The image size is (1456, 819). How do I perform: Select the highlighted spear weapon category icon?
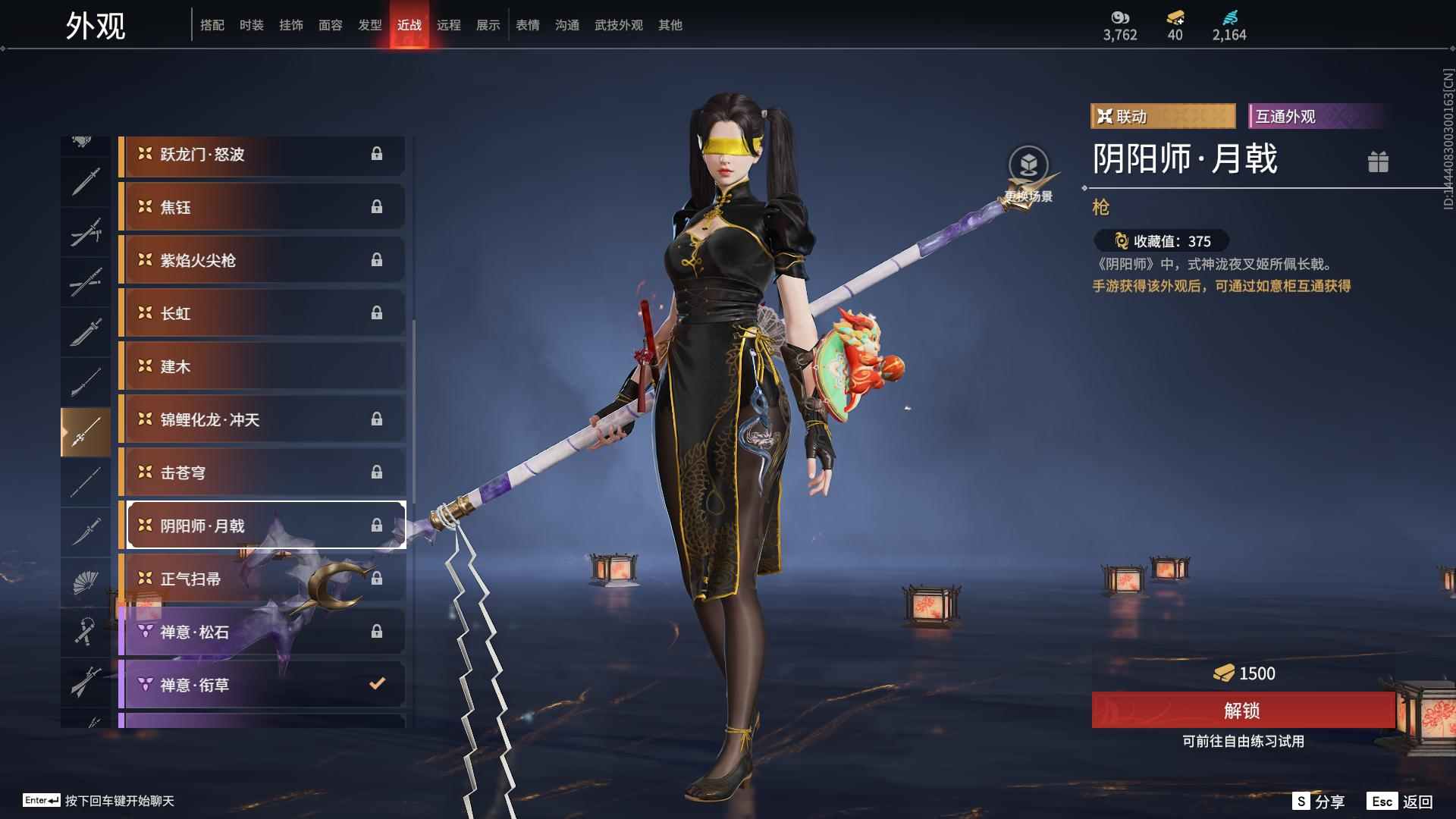click(x=86, y=431)
